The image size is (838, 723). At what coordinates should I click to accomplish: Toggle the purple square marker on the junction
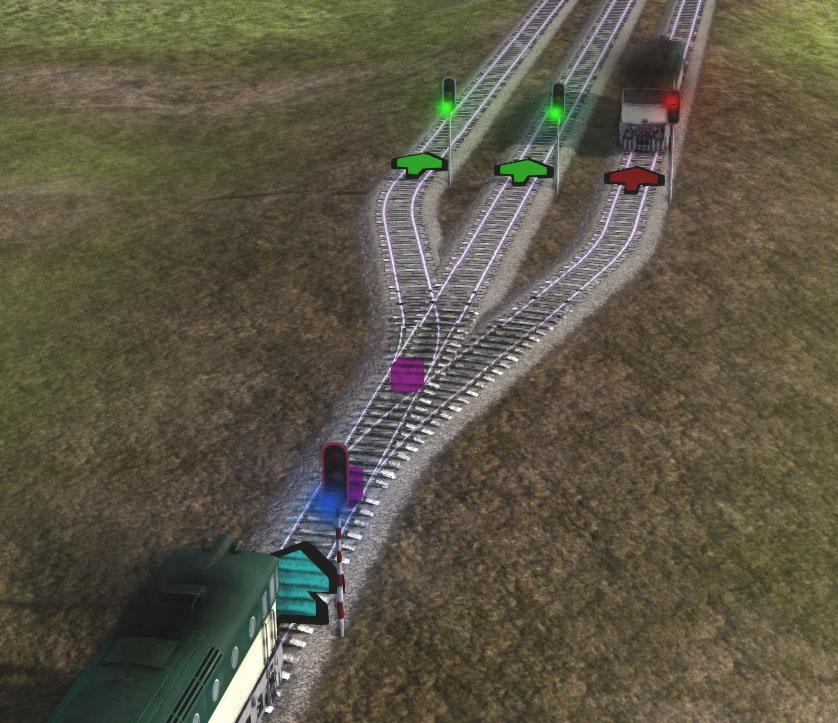407,375
